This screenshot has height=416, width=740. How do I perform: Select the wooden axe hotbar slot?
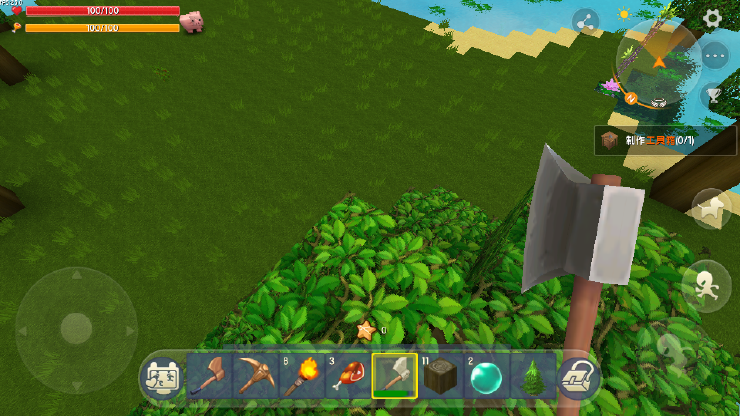209,376
